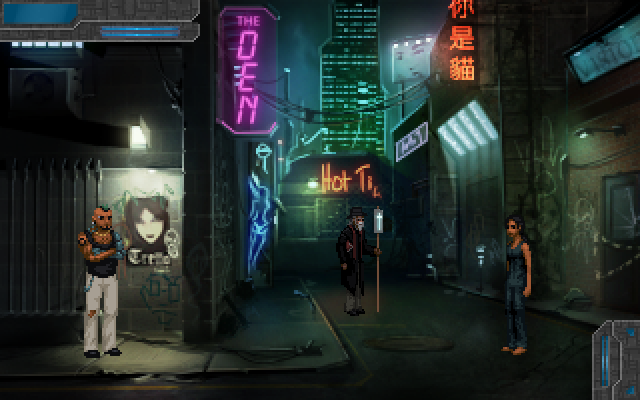Click the glowing blue bar on top panel
This screenshot has width=640, height=400.
(138, 32)
